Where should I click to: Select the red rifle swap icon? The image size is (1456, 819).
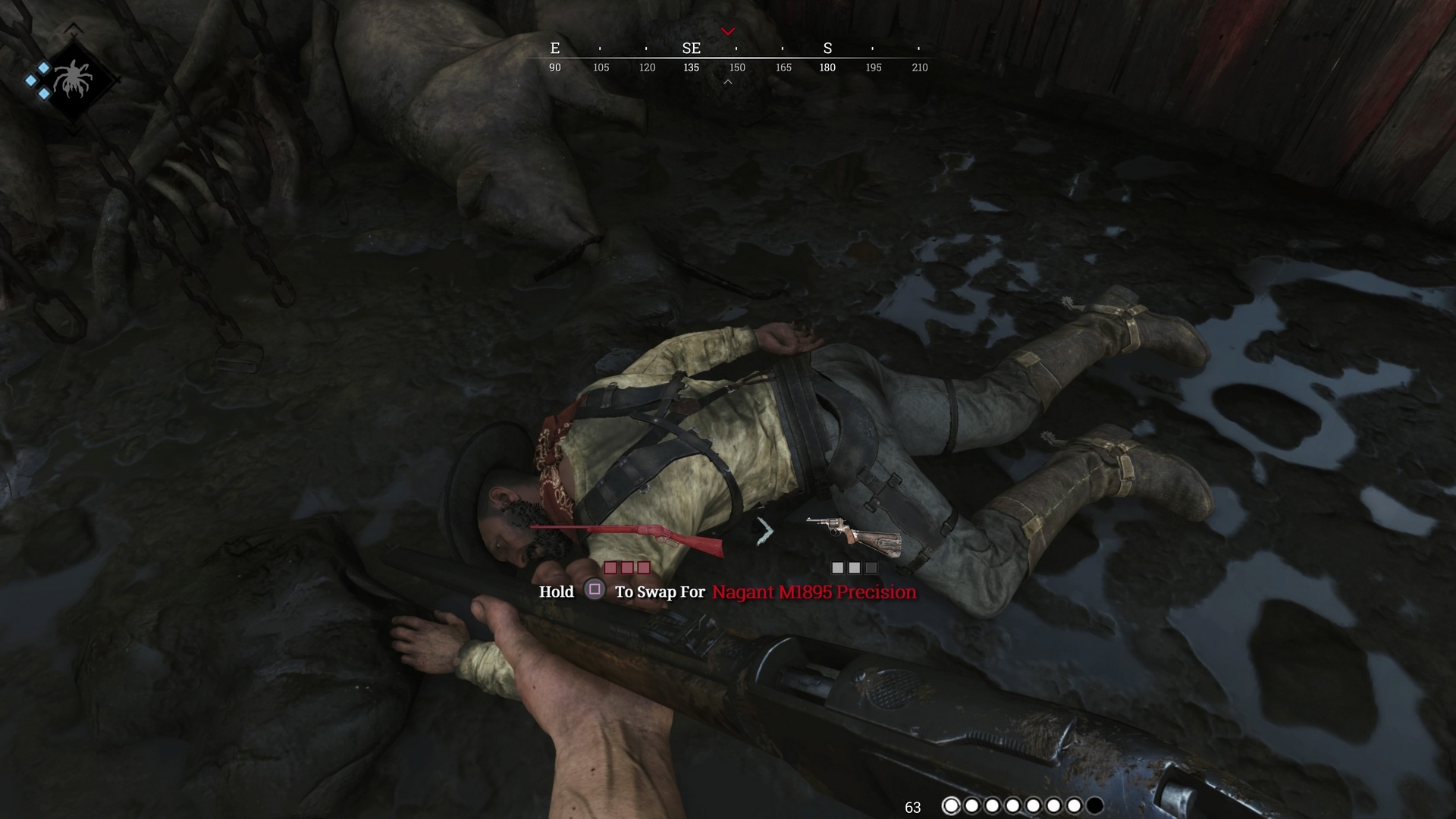[627, 537]
